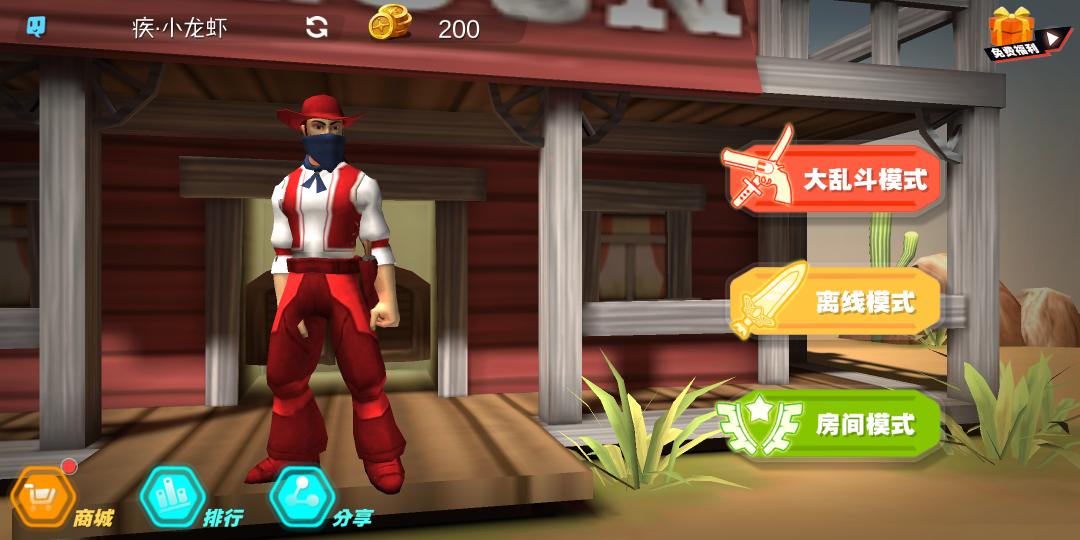Choose the 离线模式 offline mode

tap(836, 302)
